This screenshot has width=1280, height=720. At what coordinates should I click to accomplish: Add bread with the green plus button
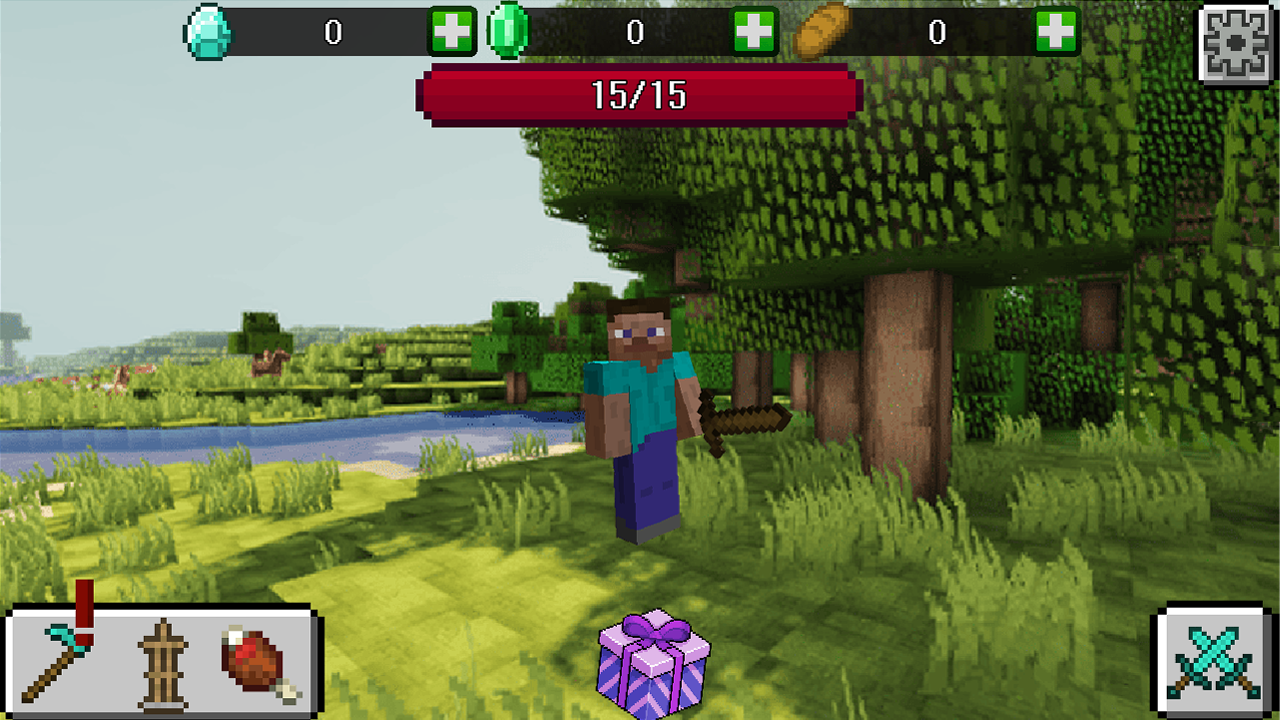1055,30
